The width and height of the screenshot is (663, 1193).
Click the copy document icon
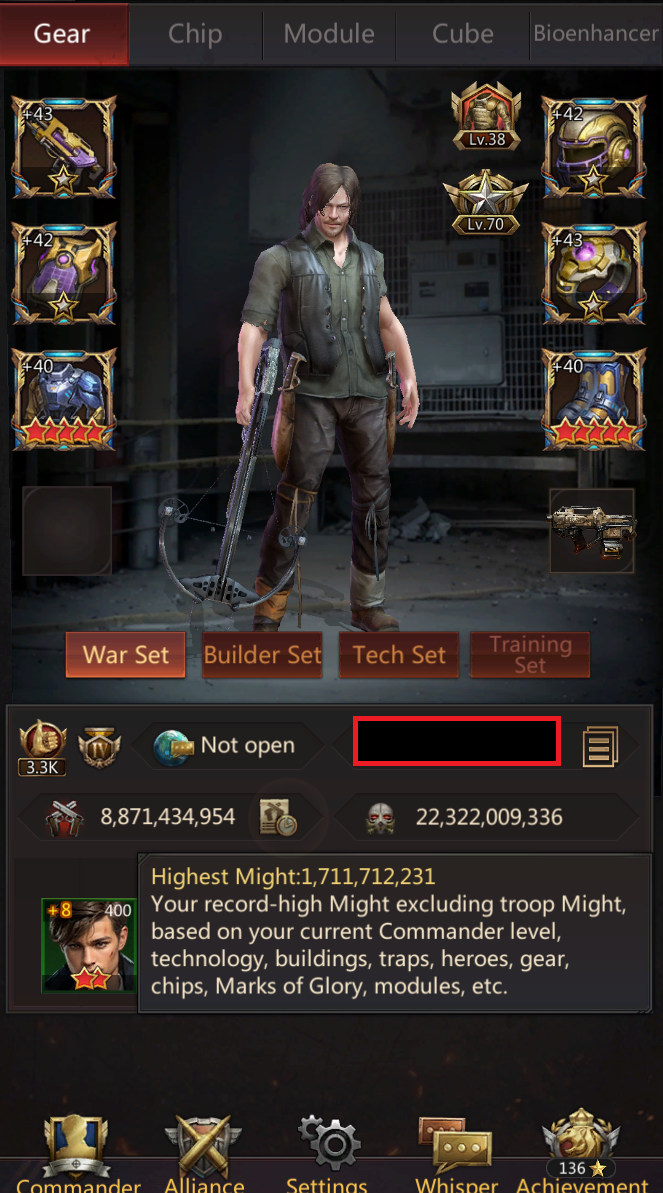coord(600,746)
